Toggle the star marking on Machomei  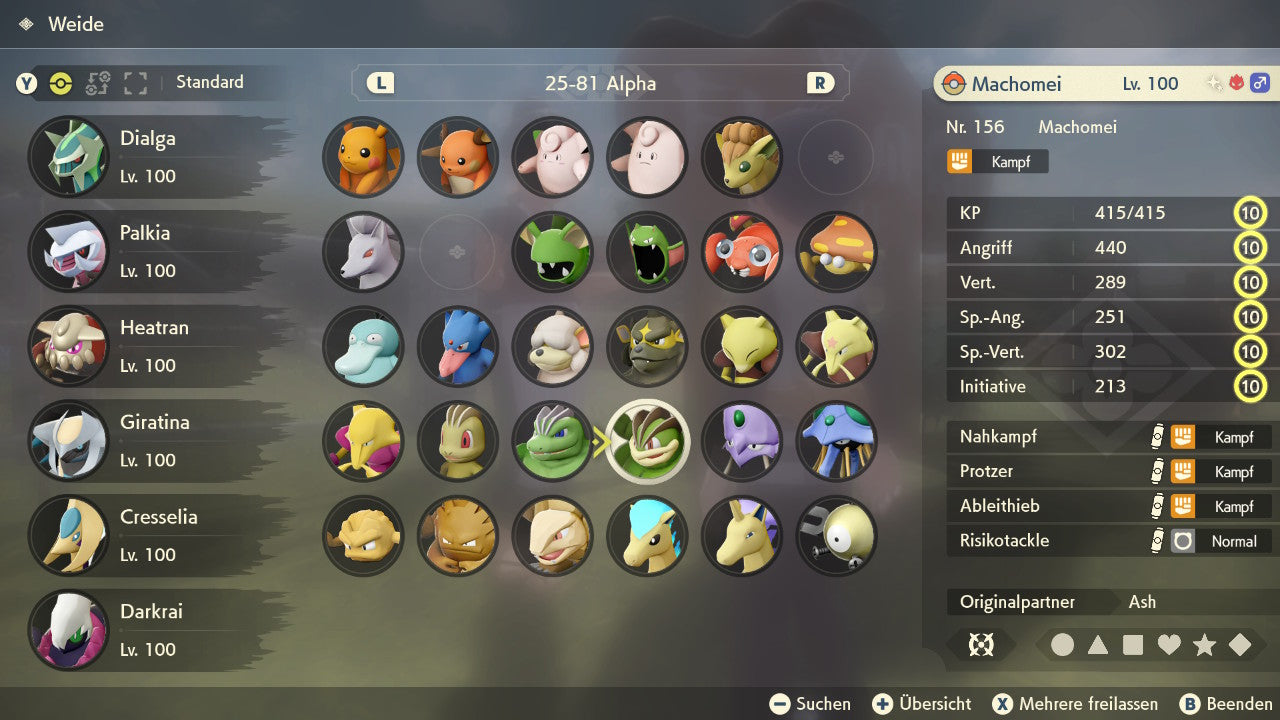click(1204, 645)
